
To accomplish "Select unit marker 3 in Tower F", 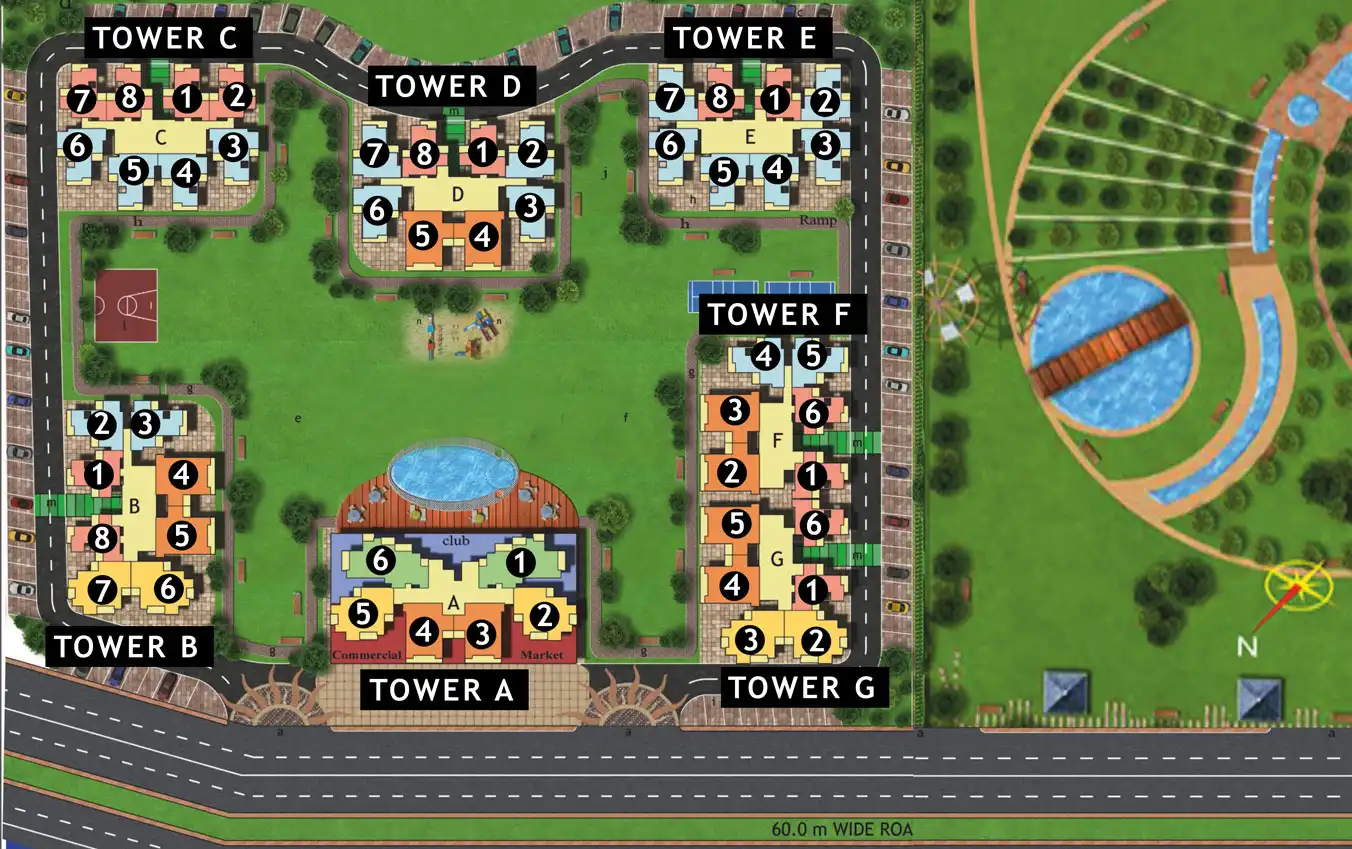I will pos(735,411).
